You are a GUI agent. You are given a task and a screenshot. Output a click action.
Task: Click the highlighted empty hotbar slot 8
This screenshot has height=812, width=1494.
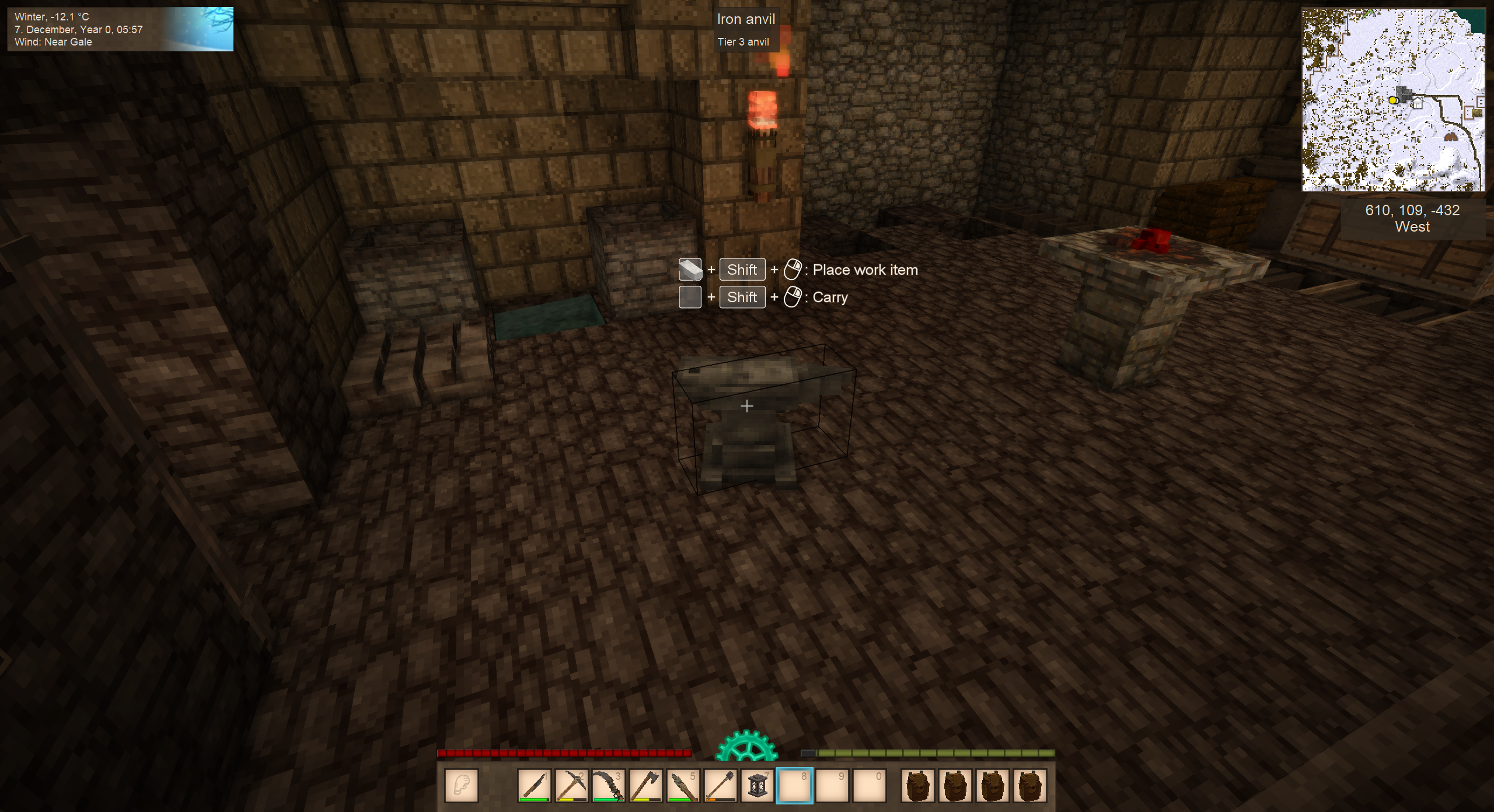coord(795,785)
